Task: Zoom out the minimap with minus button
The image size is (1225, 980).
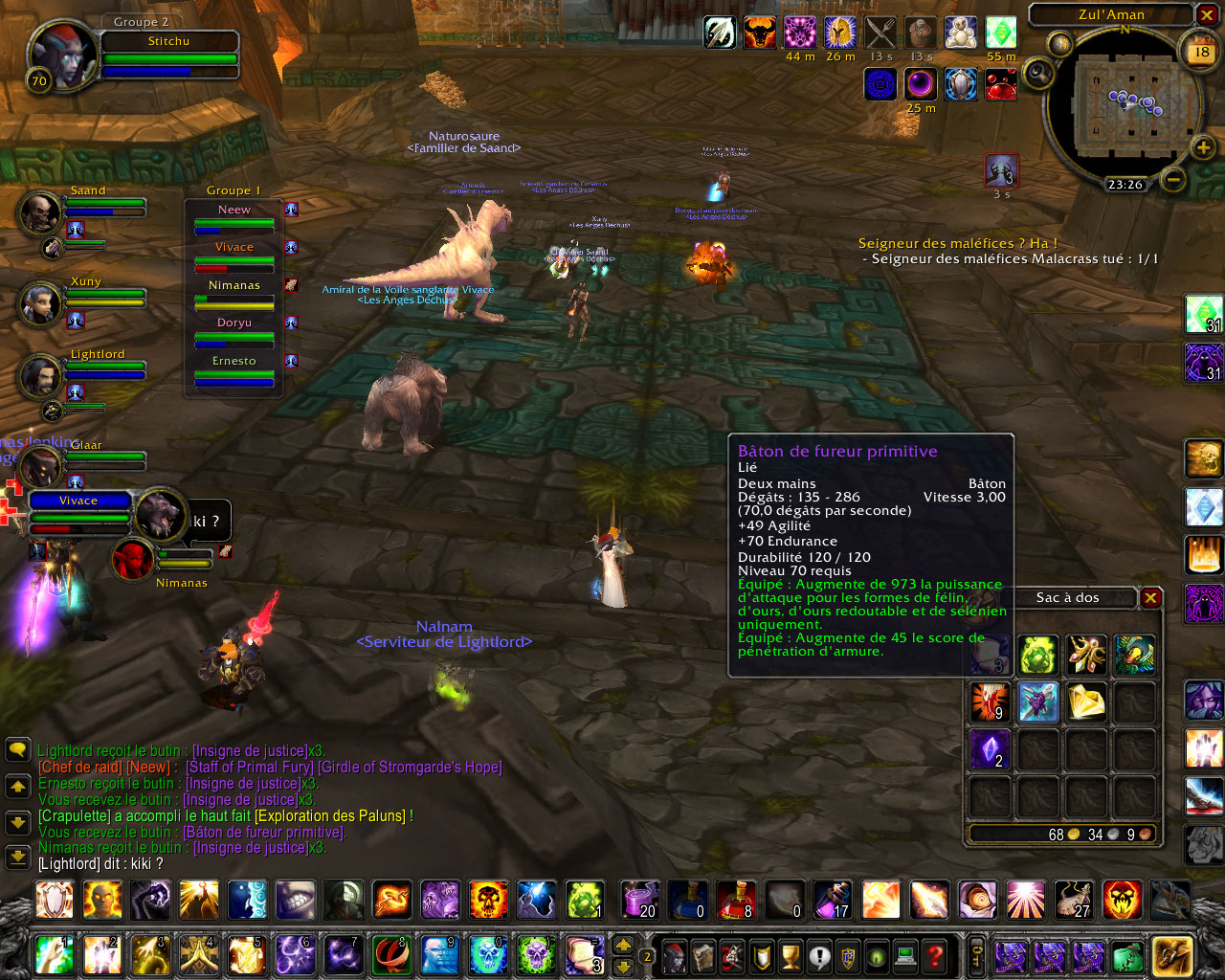Action: pyautogui.click(x=1174, y=179)
